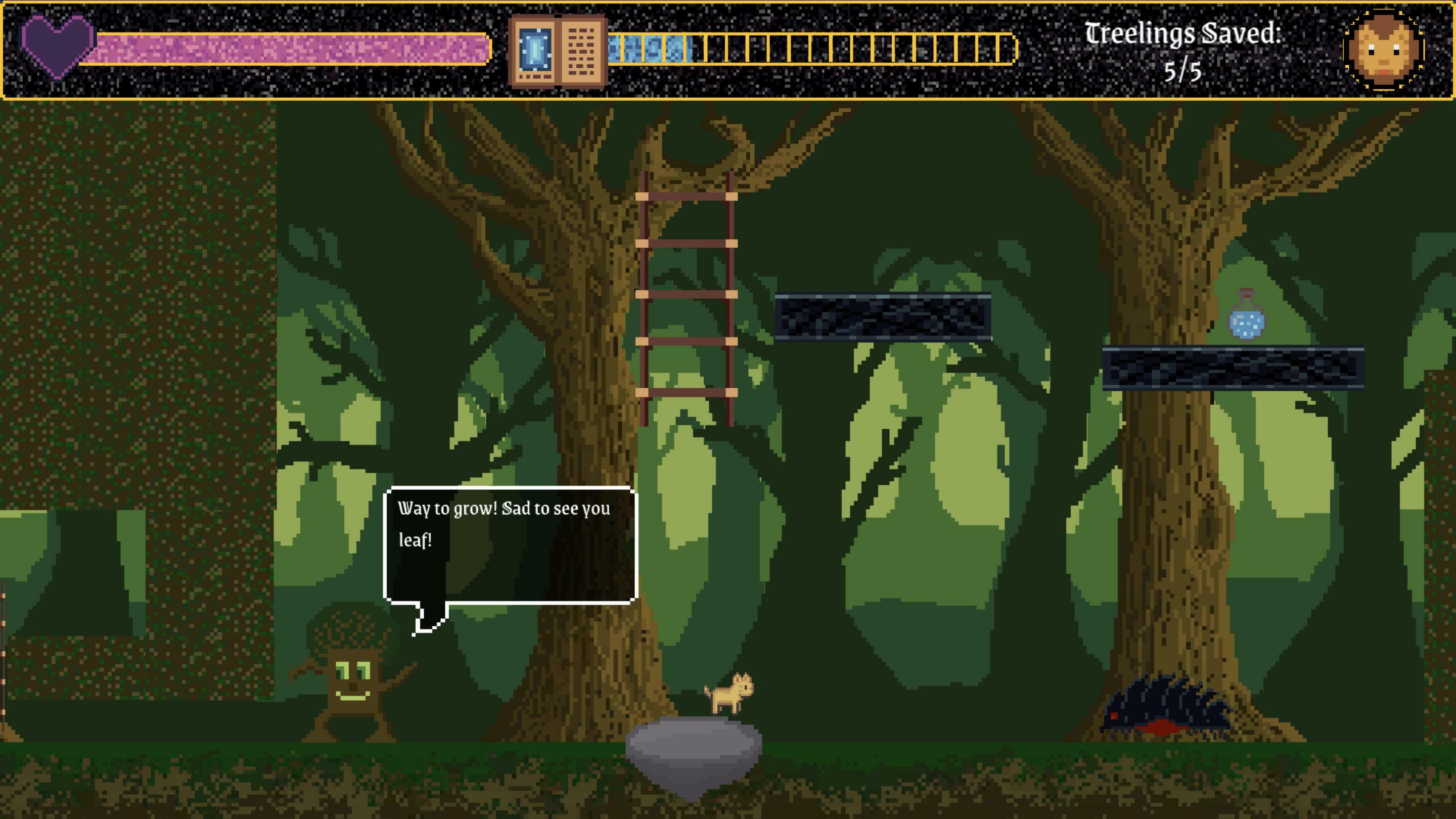Click the cat character portrait
1456x819 pixels.
tap(1384, 50)
